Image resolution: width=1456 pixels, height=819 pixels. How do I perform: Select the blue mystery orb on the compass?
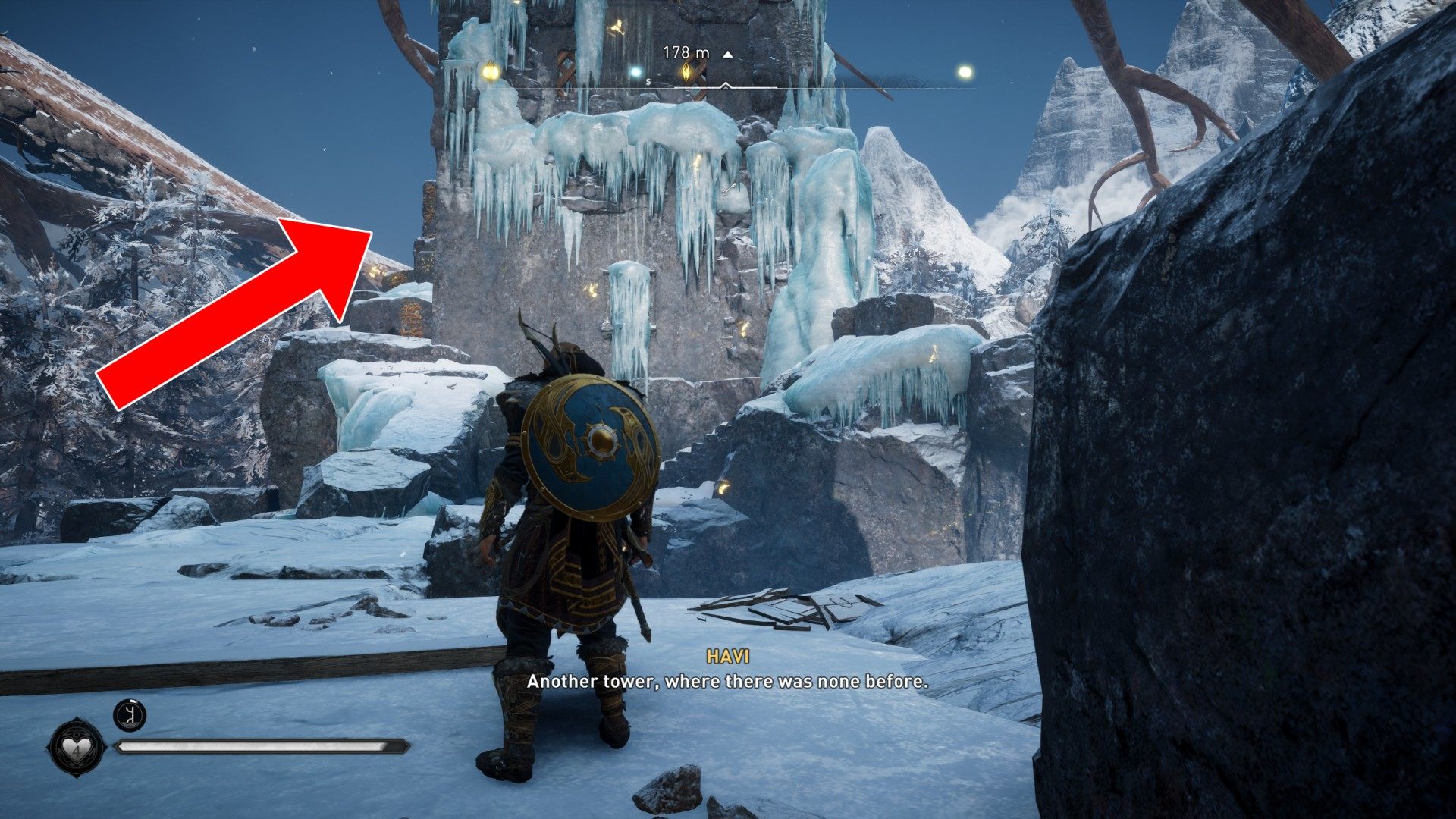pos(635,72)
